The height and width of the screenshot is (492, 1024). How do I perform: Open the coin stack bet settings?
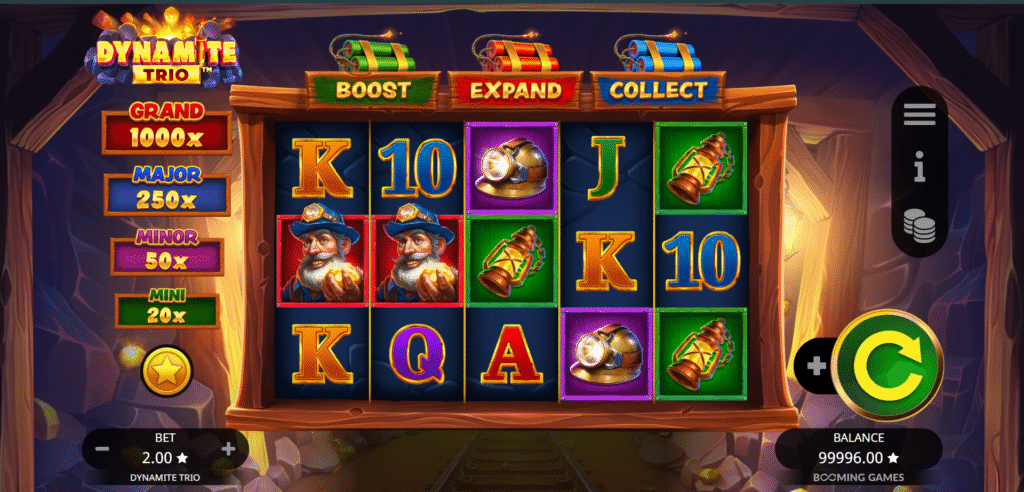tap(919, 225)
